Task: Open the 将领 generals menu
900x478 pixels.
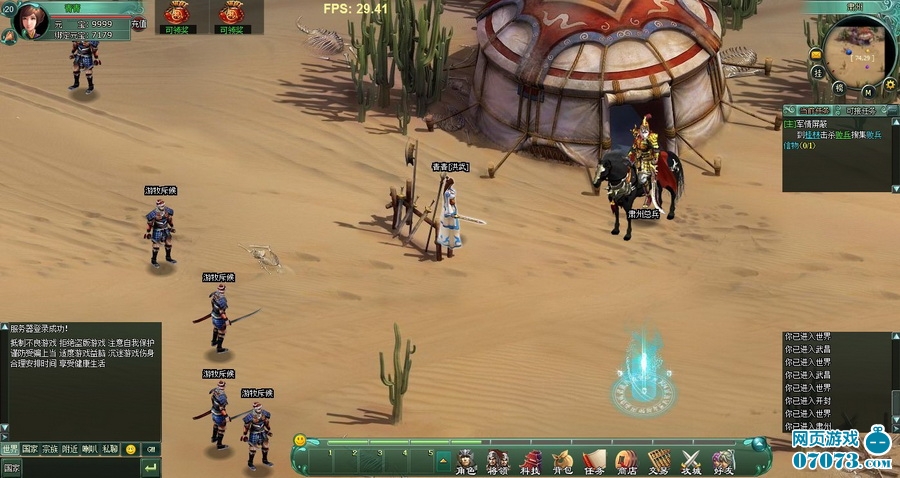Action: 497,461
